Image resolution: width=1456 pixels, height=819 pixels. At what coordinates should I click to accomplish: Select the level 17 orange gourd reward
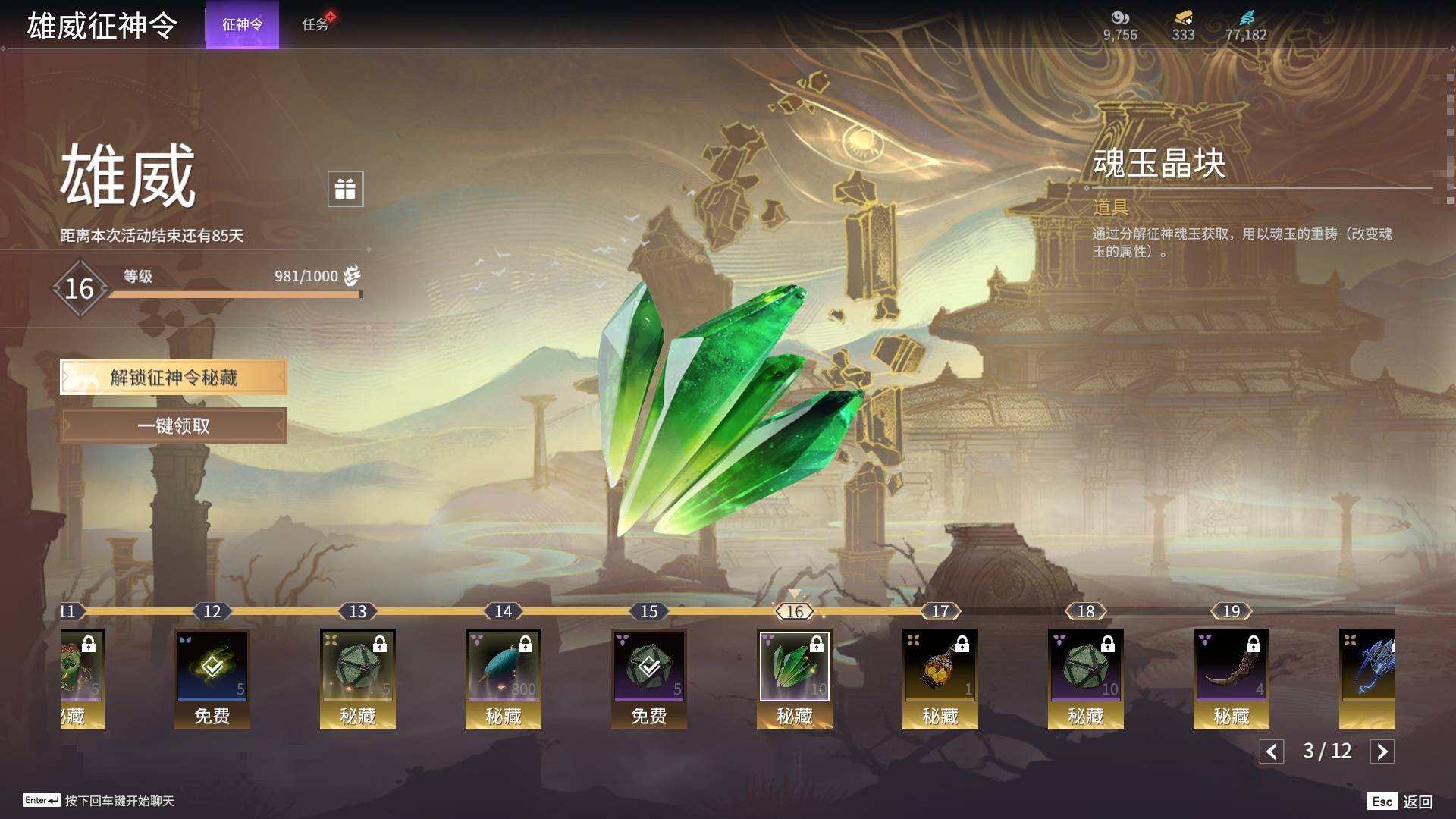click(x=940, y=667)
